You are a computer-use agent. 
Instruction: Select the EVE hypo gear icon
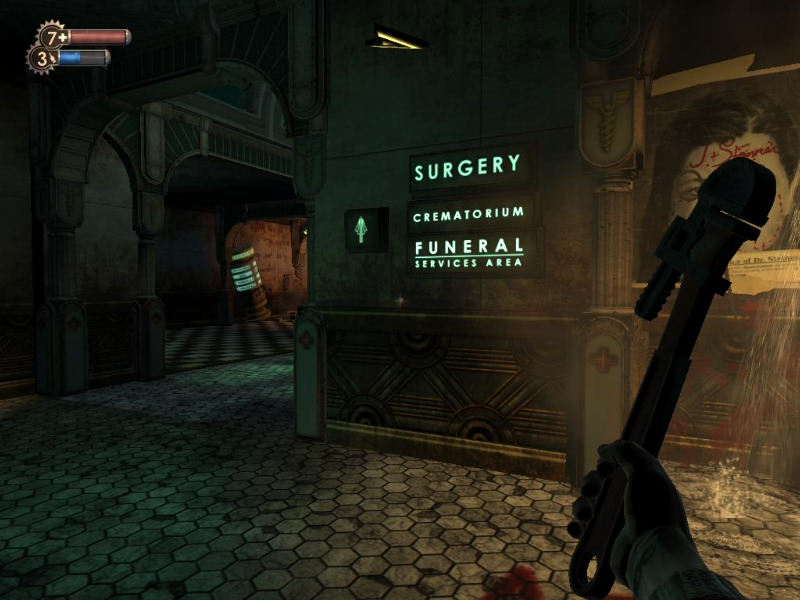click(x=41, y=58)
